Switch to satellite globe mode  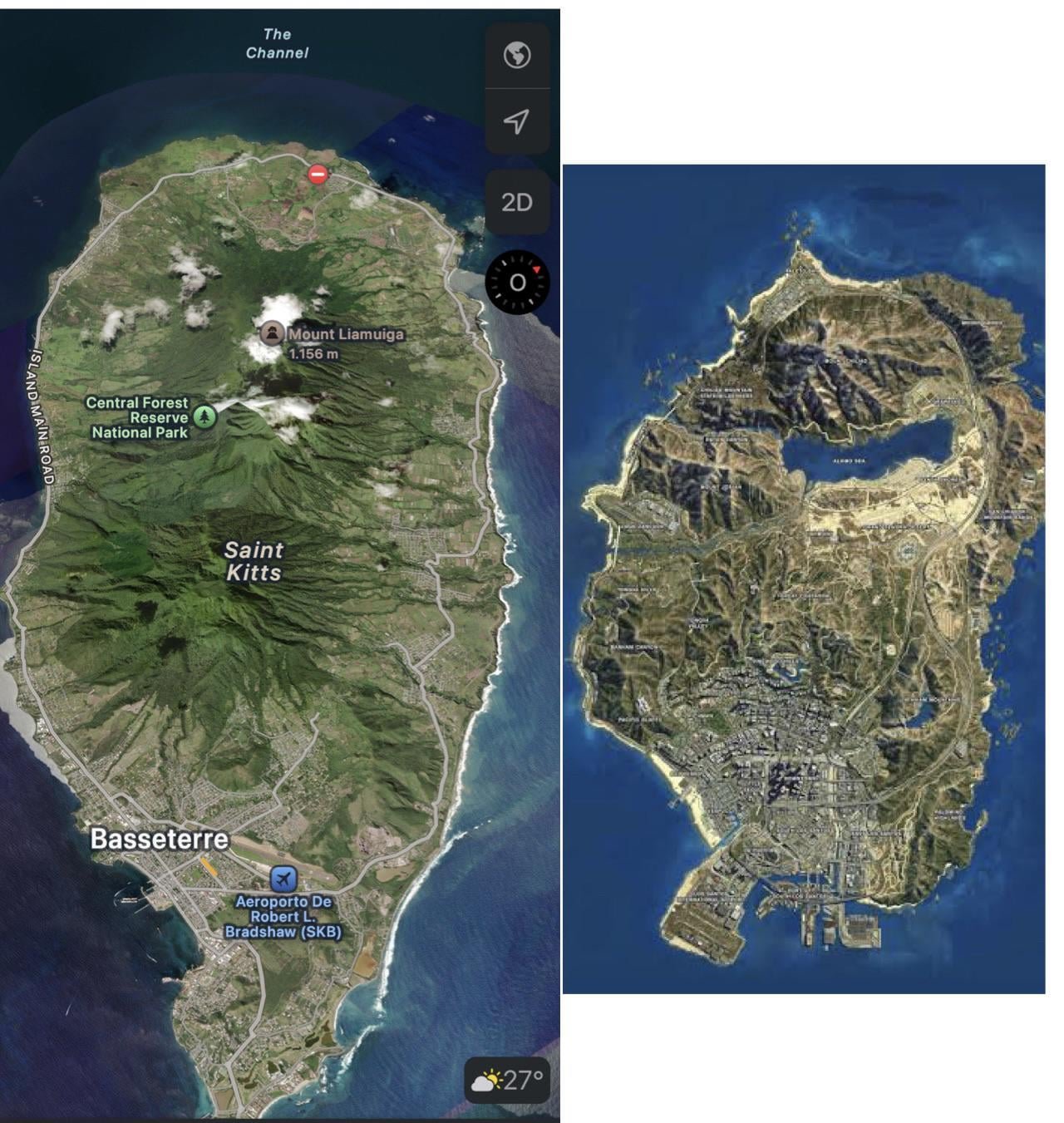[x=515, y=57]
